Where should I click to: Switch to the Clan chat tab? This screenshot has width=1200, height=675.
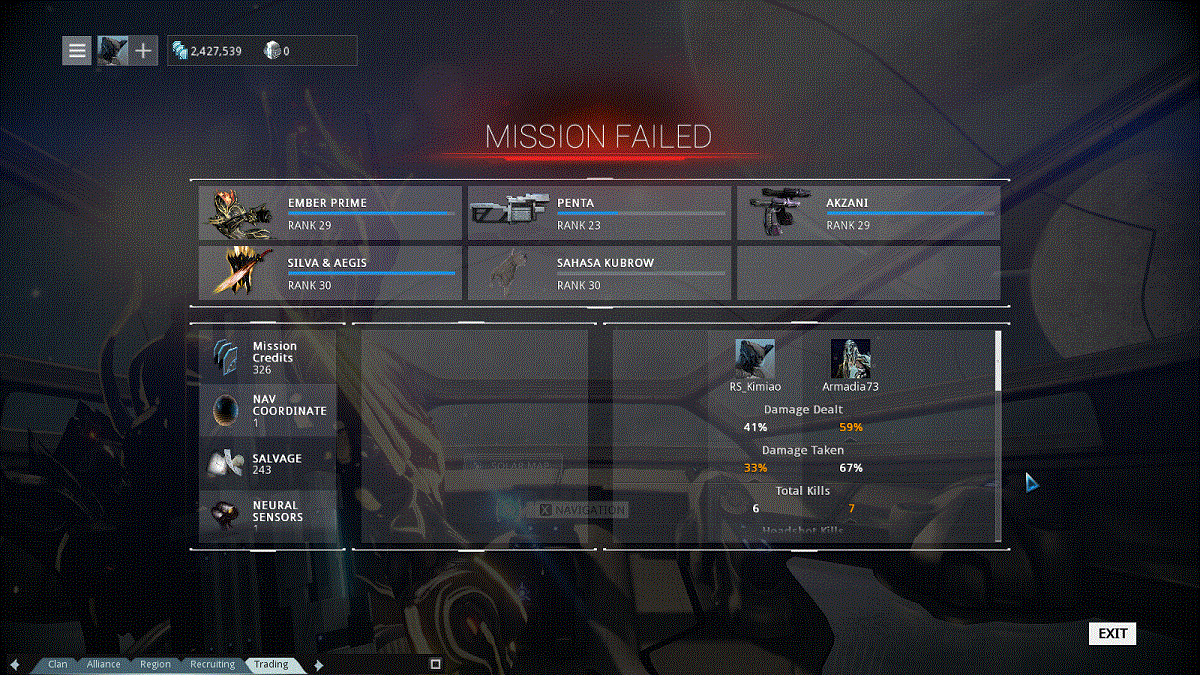point(58,664)
